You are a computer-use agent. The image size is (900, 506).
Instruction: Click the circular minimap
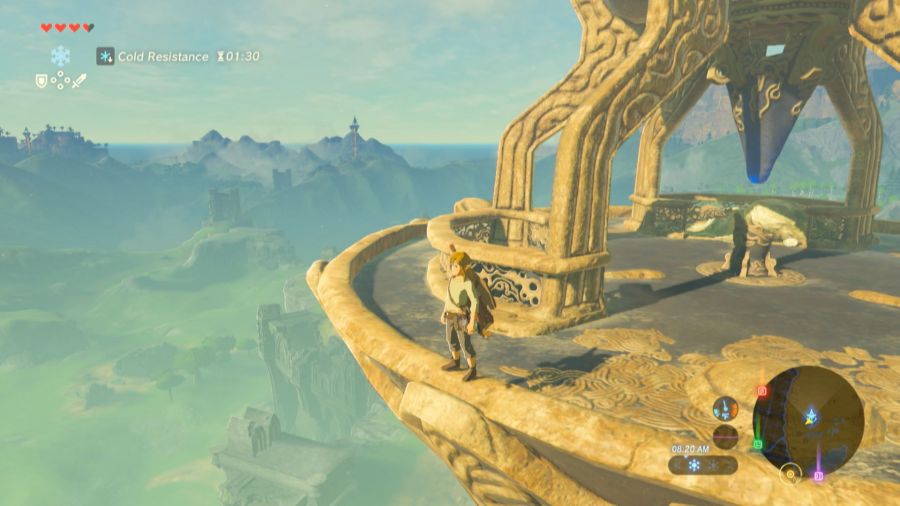[808, 420]
